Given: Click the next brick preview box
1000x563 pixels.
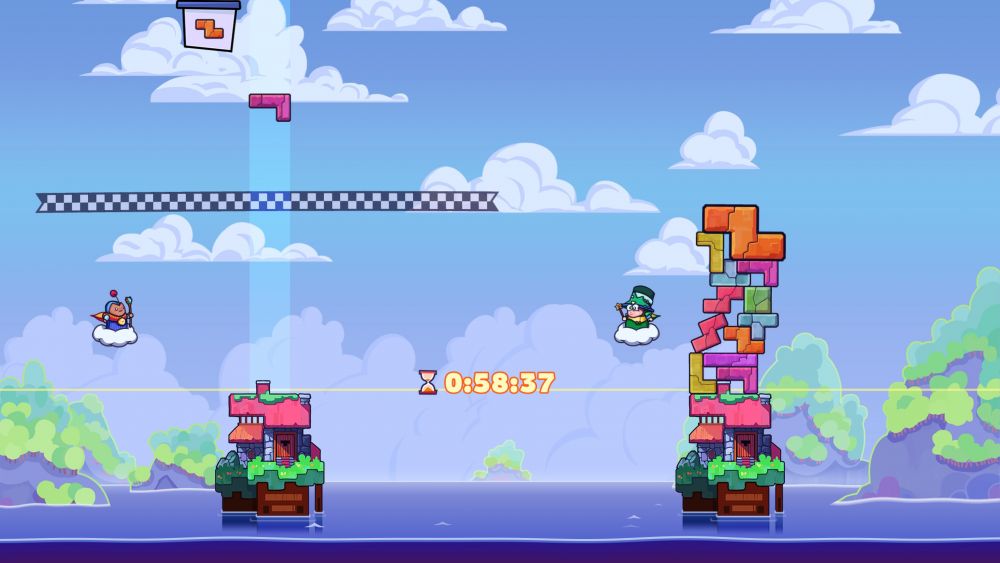Looking at the screenshot, I should pyautogui.click(x=209, y=26).
